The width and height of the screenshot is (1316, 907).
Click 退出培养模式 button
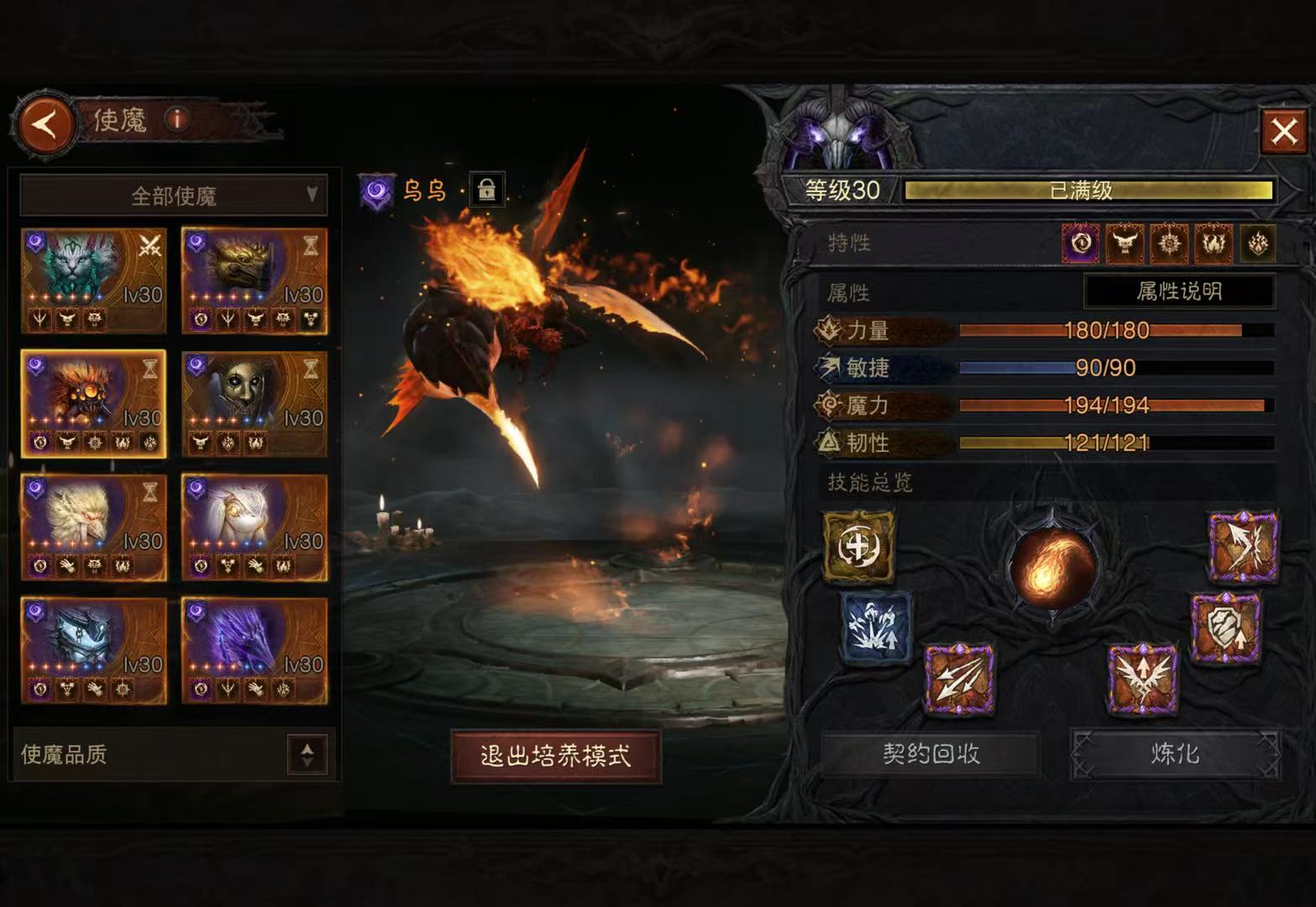pos(556,756)
